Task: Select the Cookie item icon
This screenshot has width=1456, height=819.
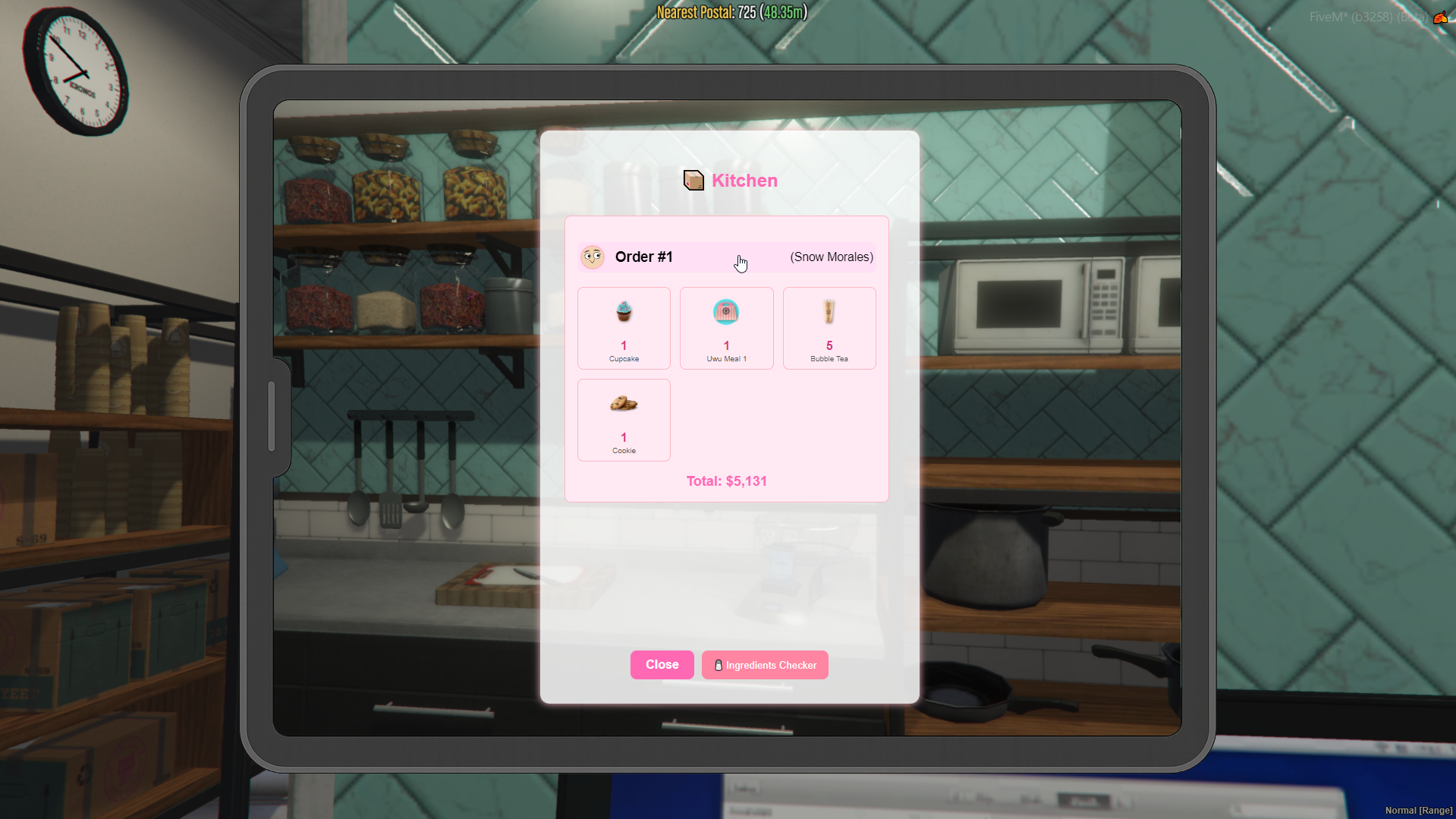Action: 623,403
